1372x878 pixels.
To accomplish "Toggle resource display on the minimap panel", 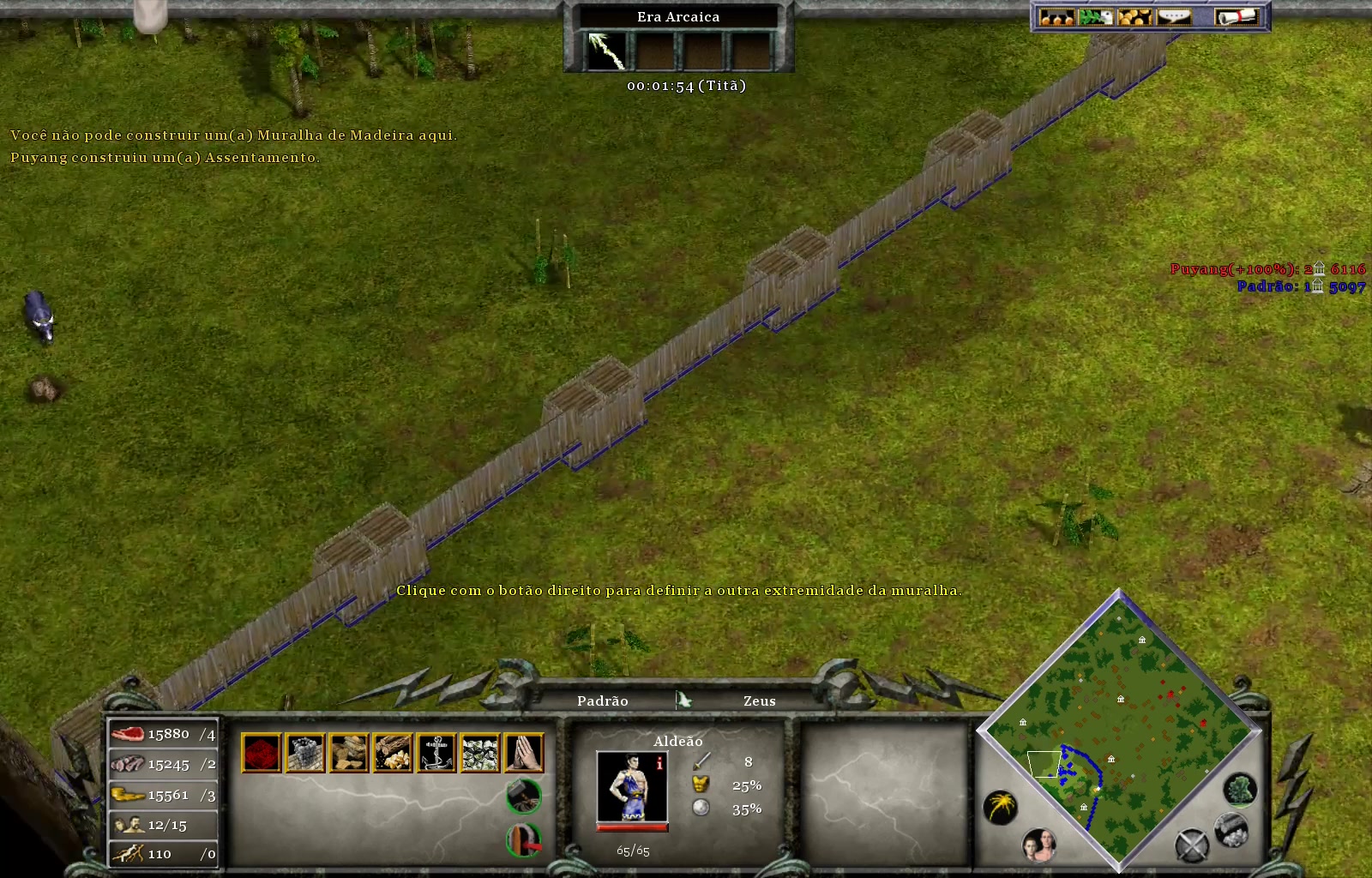I will (x=1231, y=832).
